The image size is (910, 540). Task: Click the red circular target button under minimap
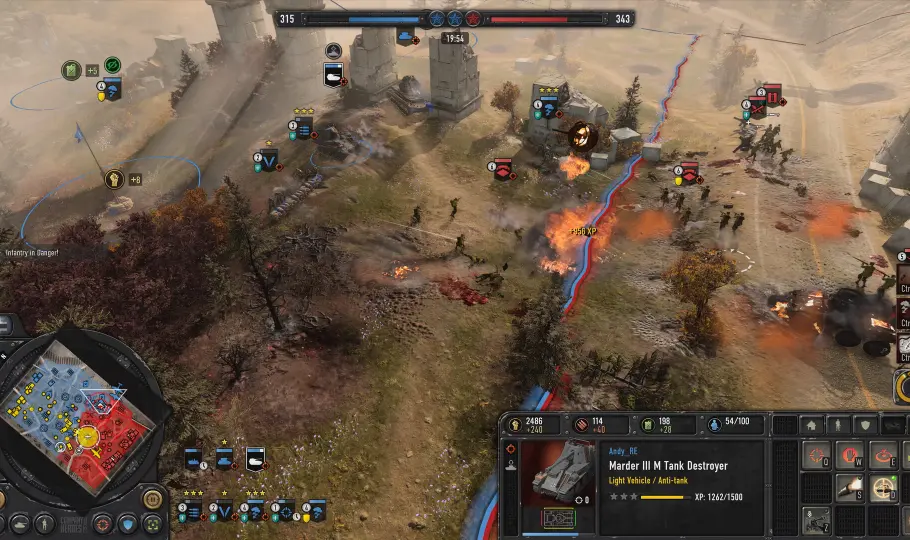pos(102,524)
